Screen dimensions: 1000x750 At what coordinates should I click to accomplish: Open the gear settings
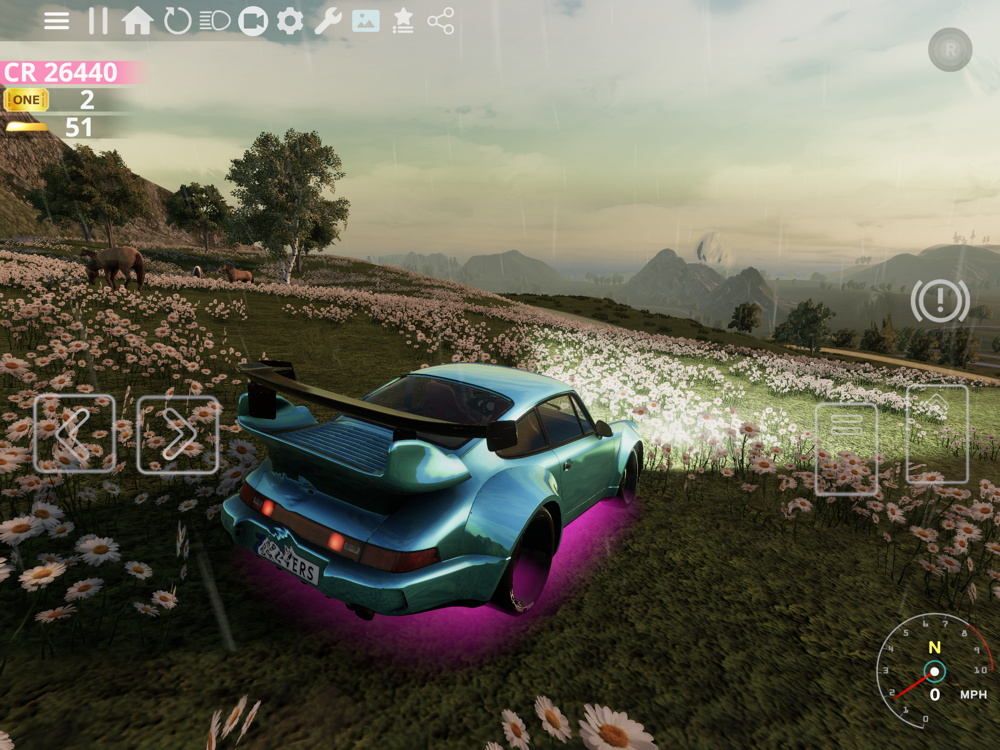tap(290, 21)
